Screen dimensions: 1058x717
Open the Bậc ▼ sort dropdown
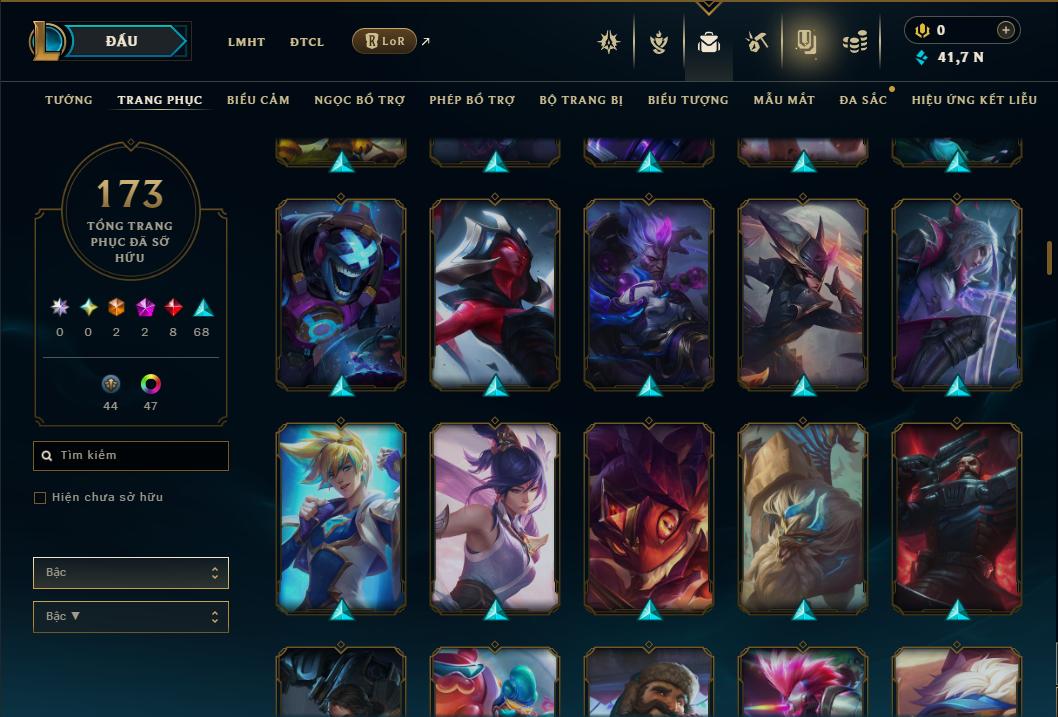pyautogui.click(x=131, y=617)
